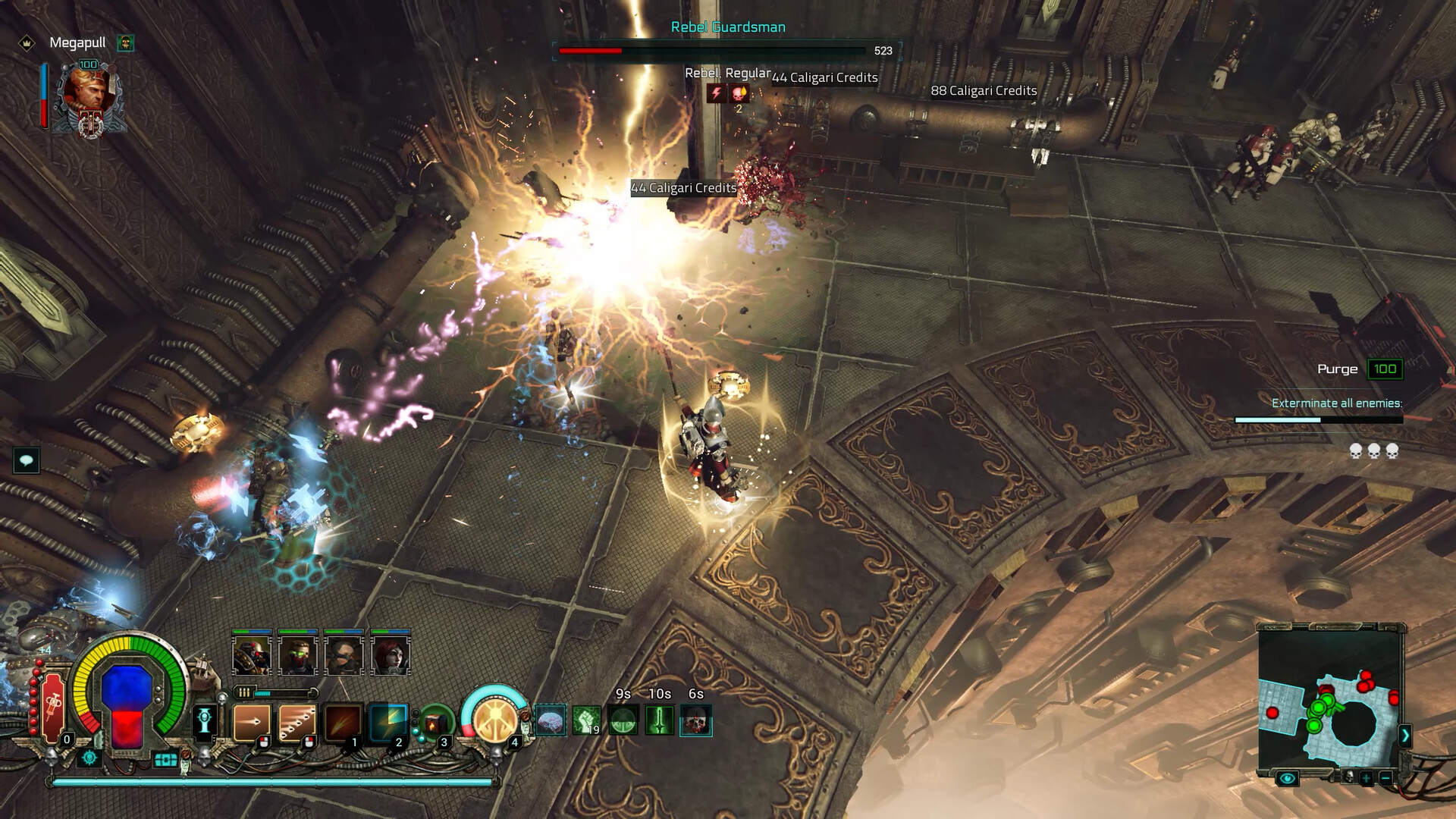The image size is (1456, 819).
Task: Use the red chest item in slot 3
Action: [435, 723]
